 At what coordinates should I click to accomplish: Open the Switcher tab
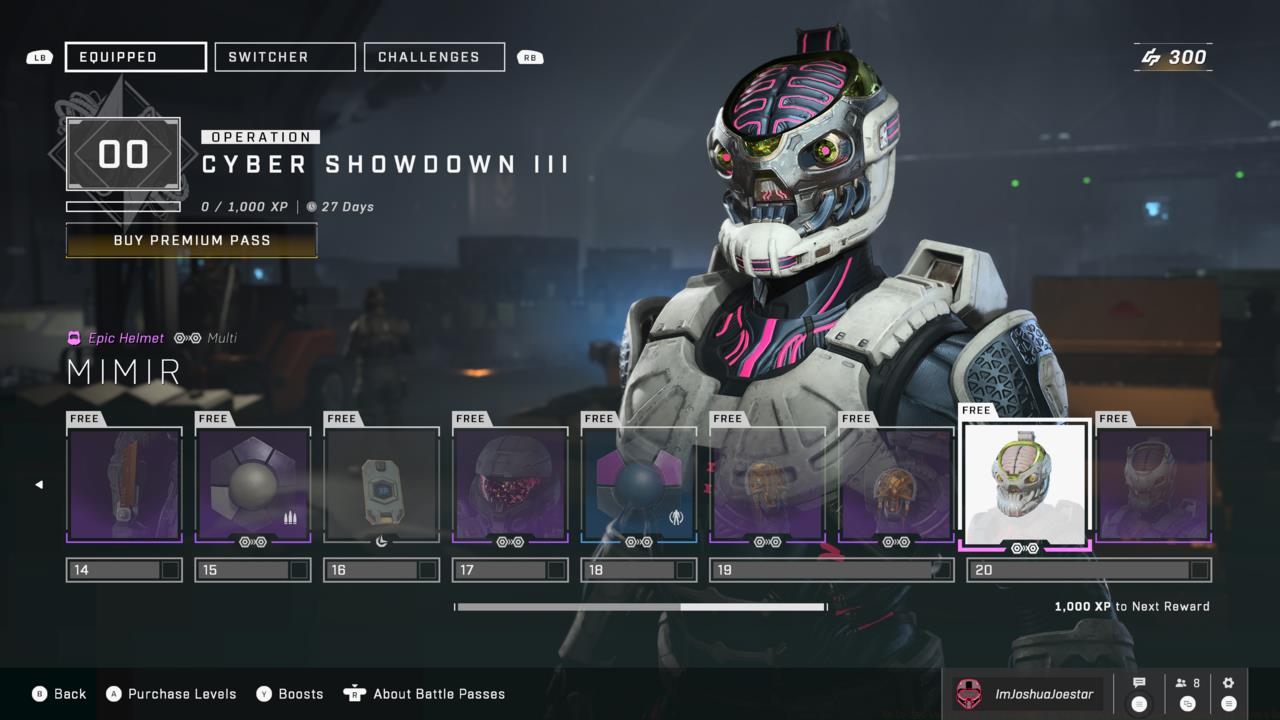click(x=285, y=57)
